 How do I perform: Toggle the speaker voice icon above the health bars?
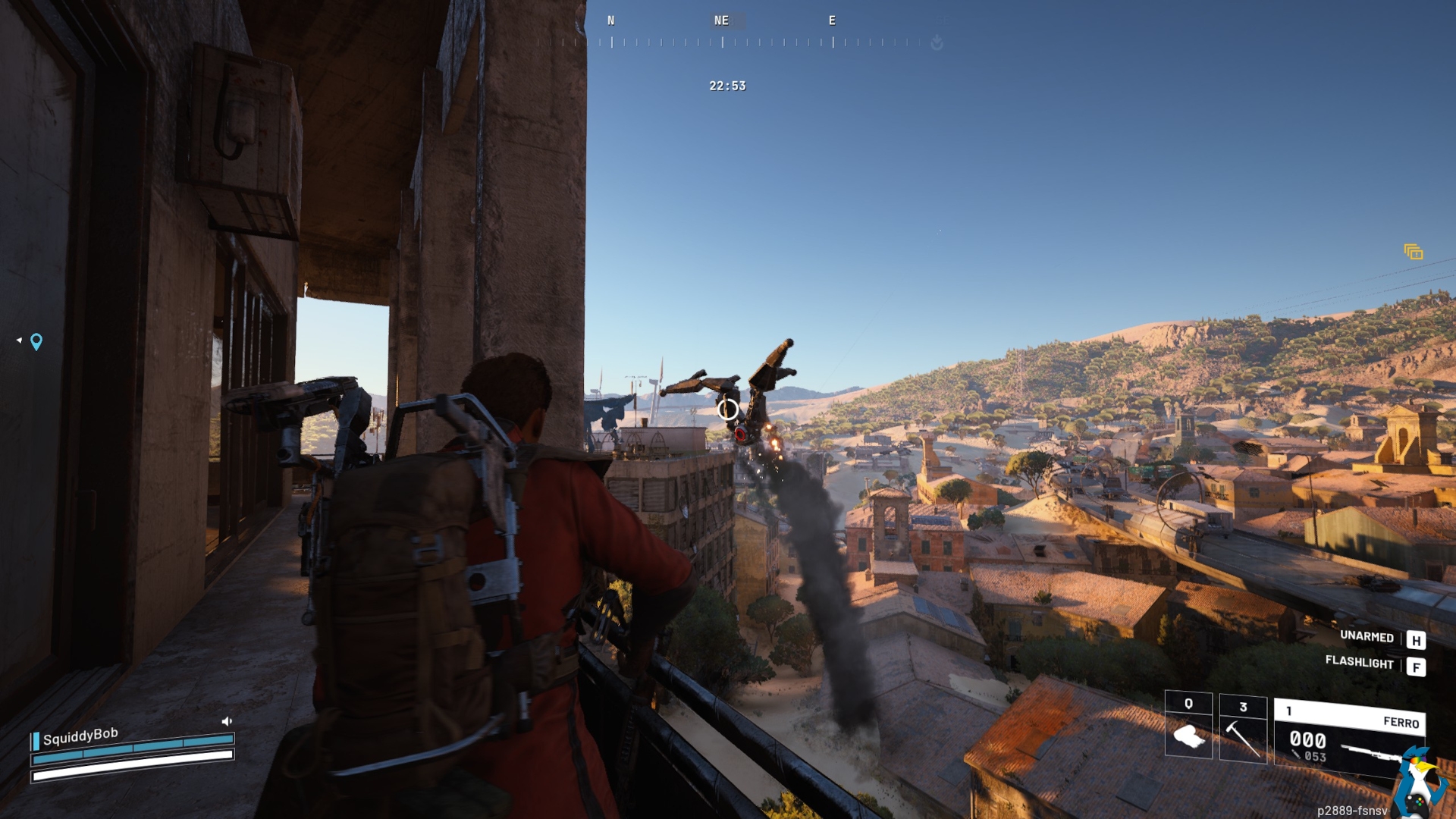pos(226,721)
